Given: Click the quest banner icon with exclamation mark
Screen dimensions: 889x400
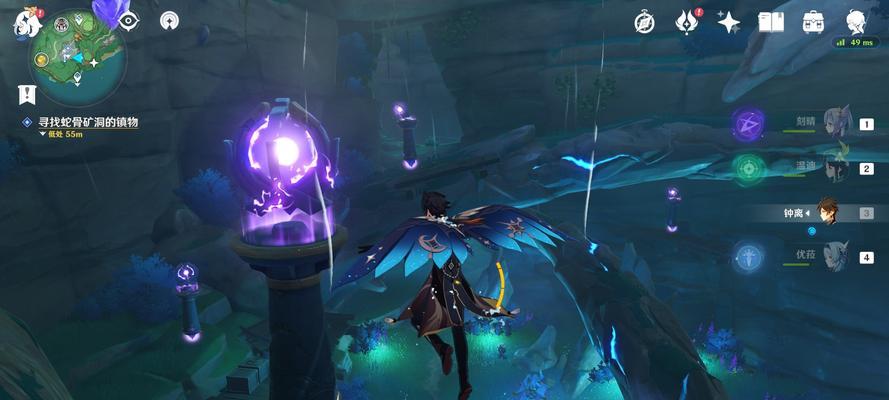Looking at the screenshot, I should pyautogui.click(x=24, y=95).
